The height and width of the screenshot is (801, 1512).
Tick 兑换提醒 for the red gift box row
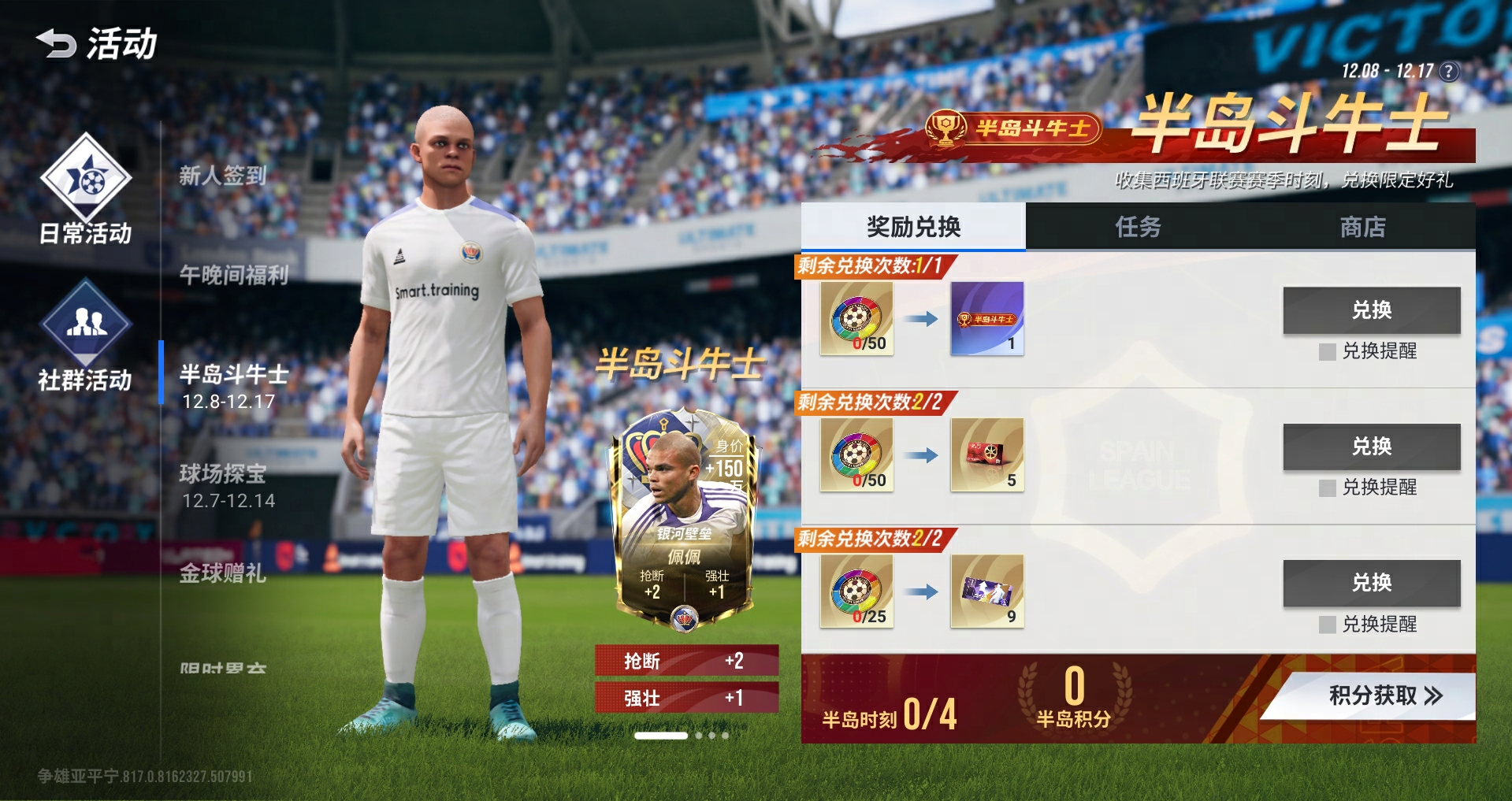(1328, 488)
